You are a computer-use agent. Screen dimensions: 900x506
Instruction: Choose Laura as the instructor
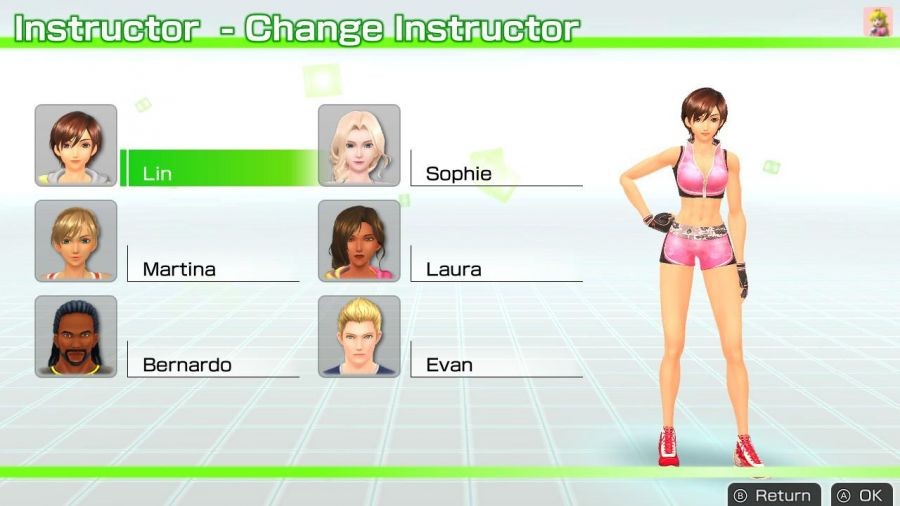495,268
